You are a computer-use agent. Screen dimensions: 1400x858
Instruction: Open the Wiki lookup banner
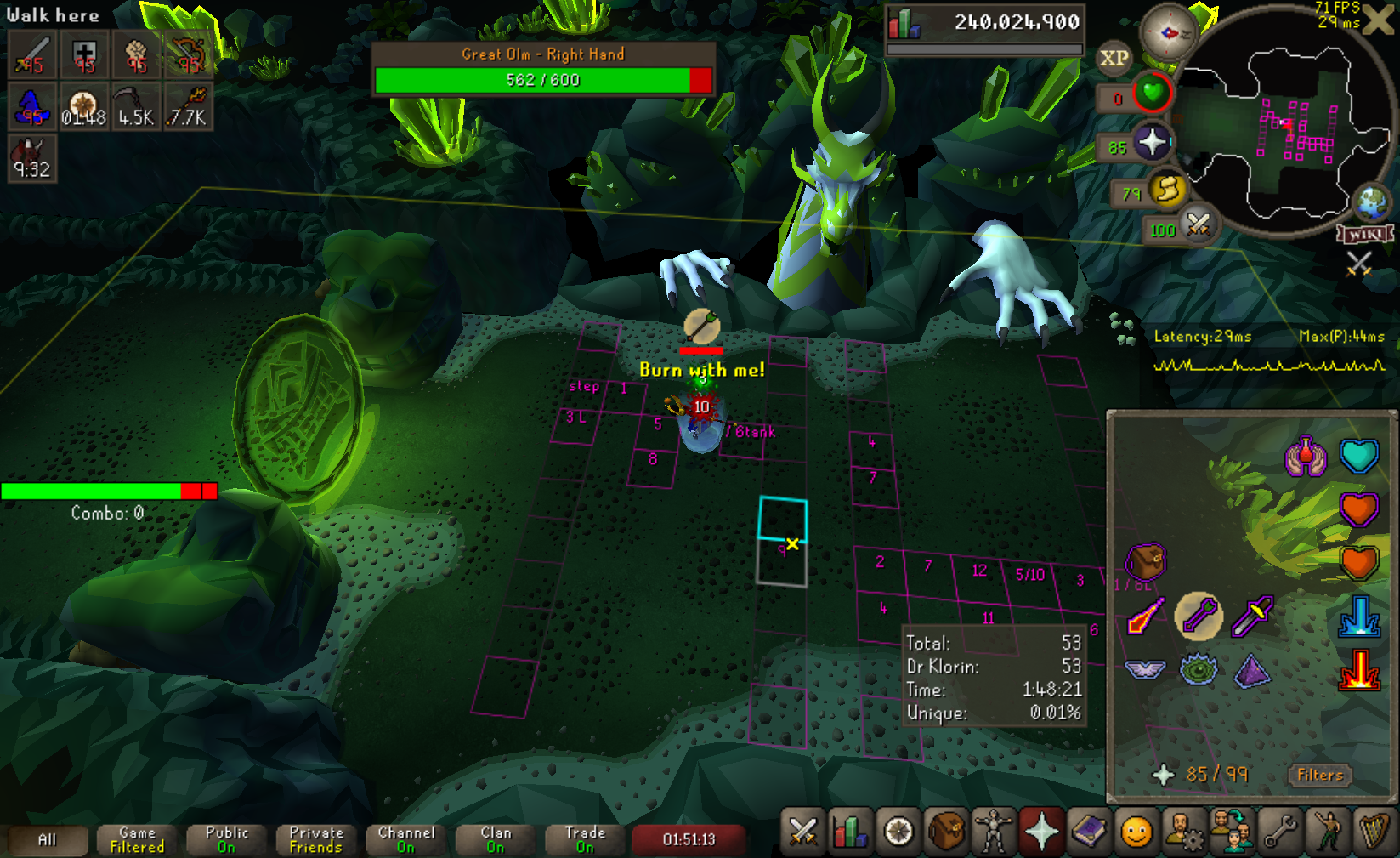[1365, 234]
